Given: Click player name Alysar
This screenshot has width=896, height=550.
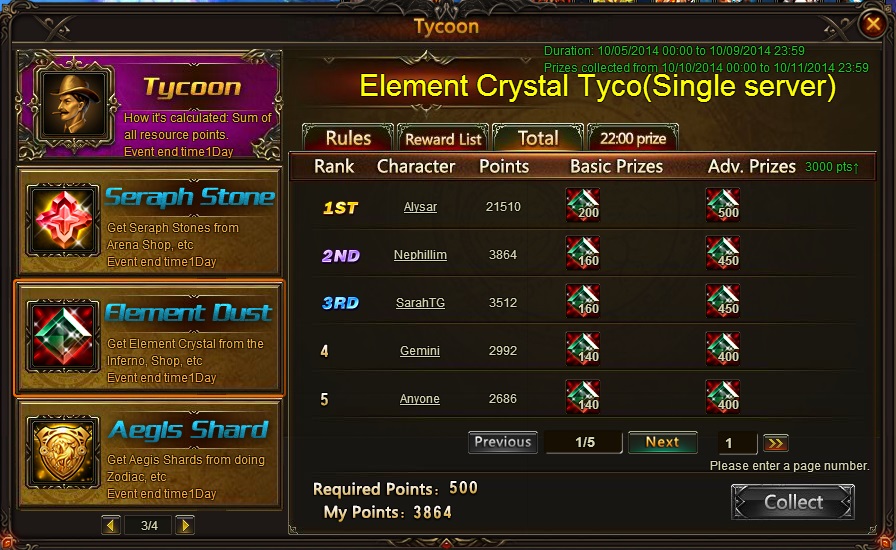Looking at the screenshot, I should click(x=420, y=207).
